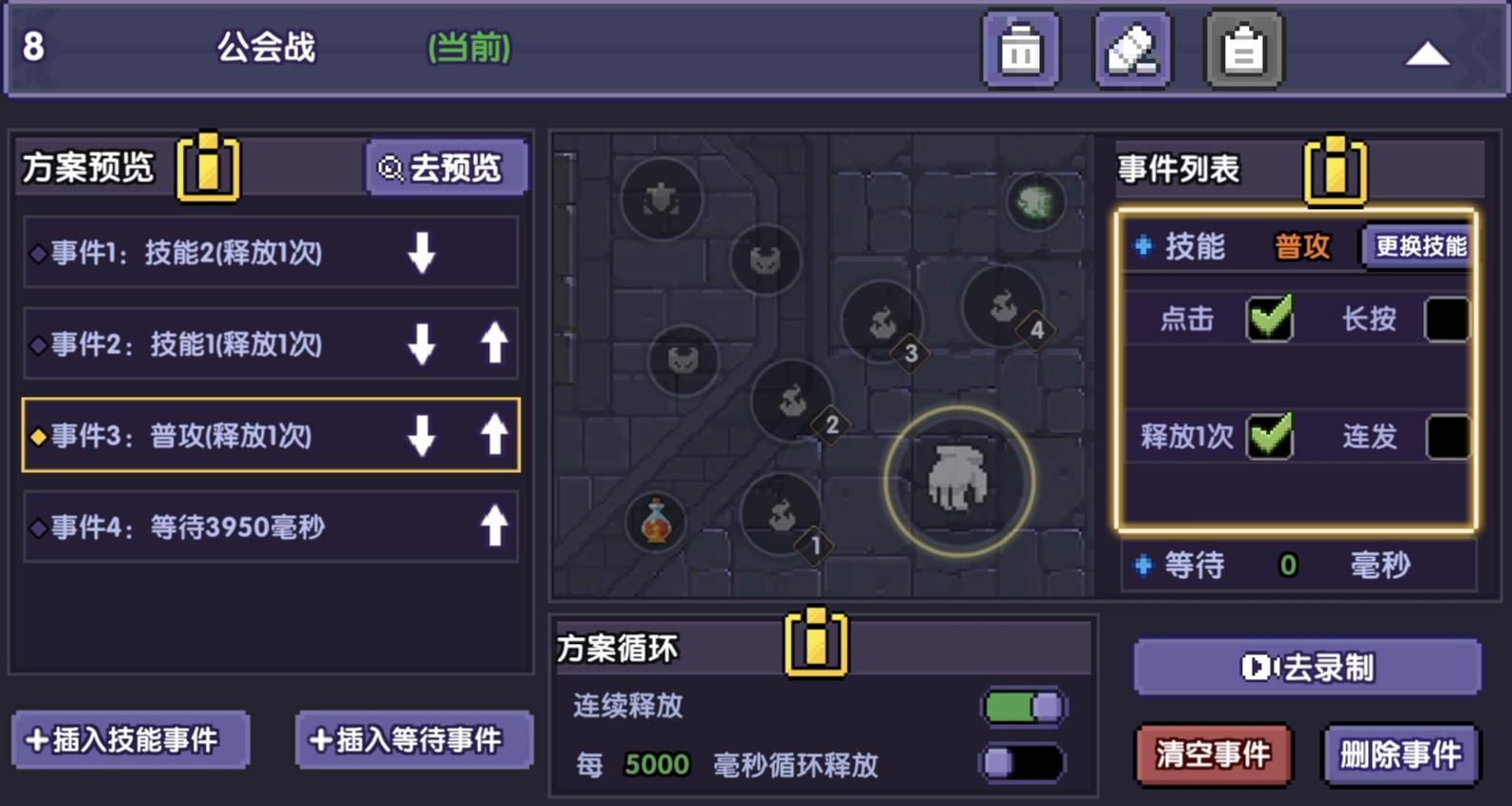Click the clipboard icon in the top bar

(x=1242, y=49)
